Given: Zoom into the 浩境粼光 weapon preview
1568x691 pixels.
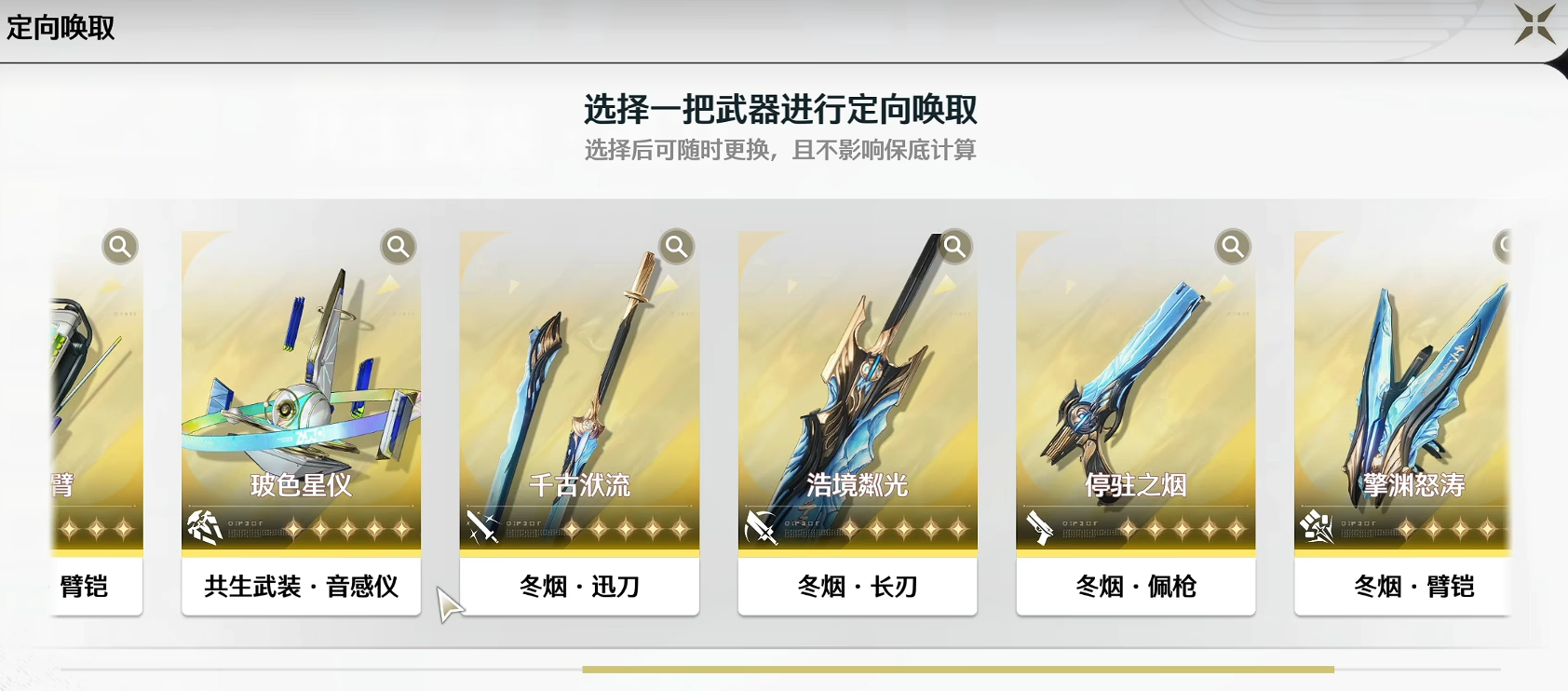Looking at the screenshot, I should tap(953, 247).
